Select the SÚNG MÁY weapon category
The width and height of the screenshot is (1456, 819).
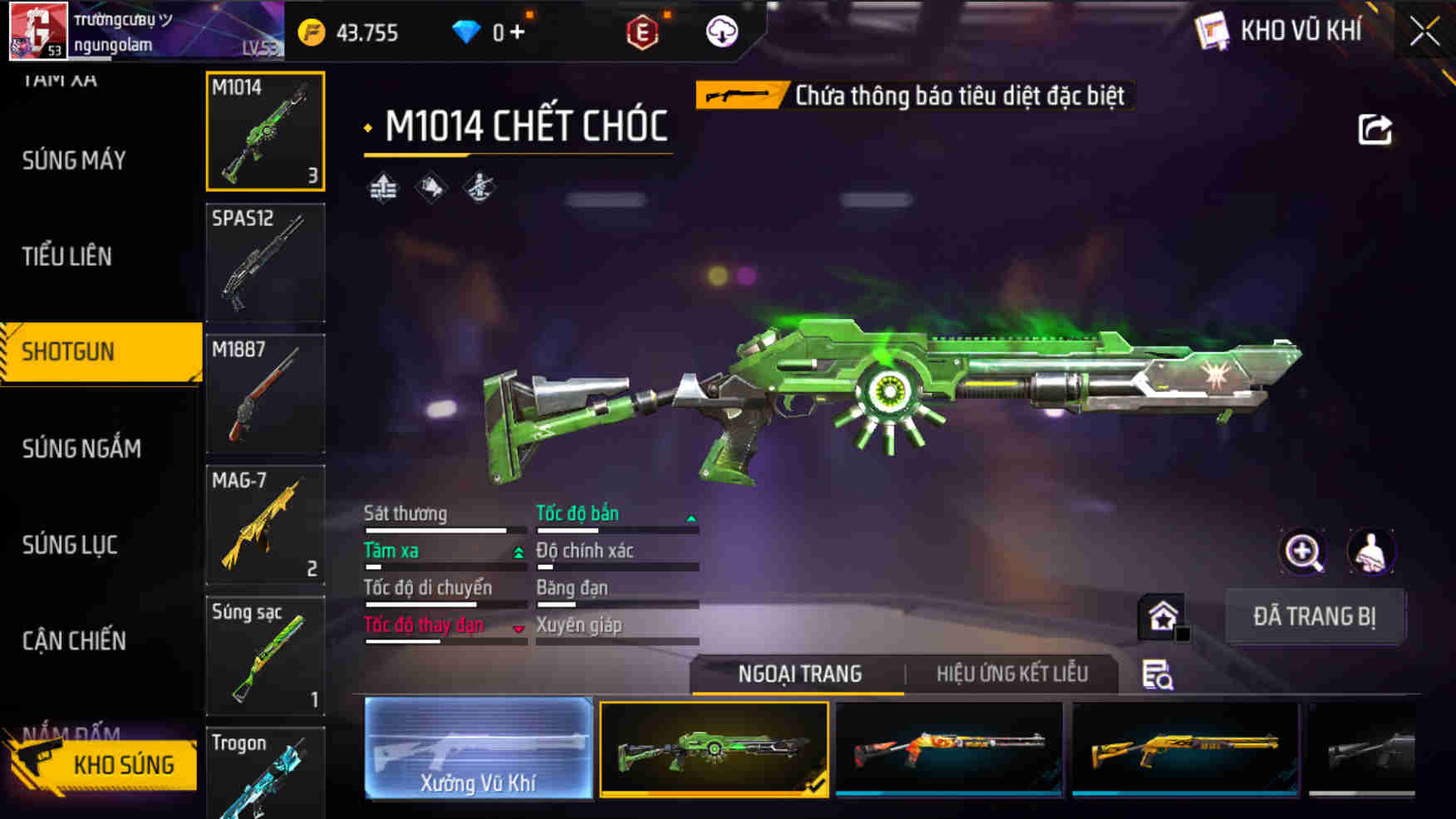(x=74, y=160)
